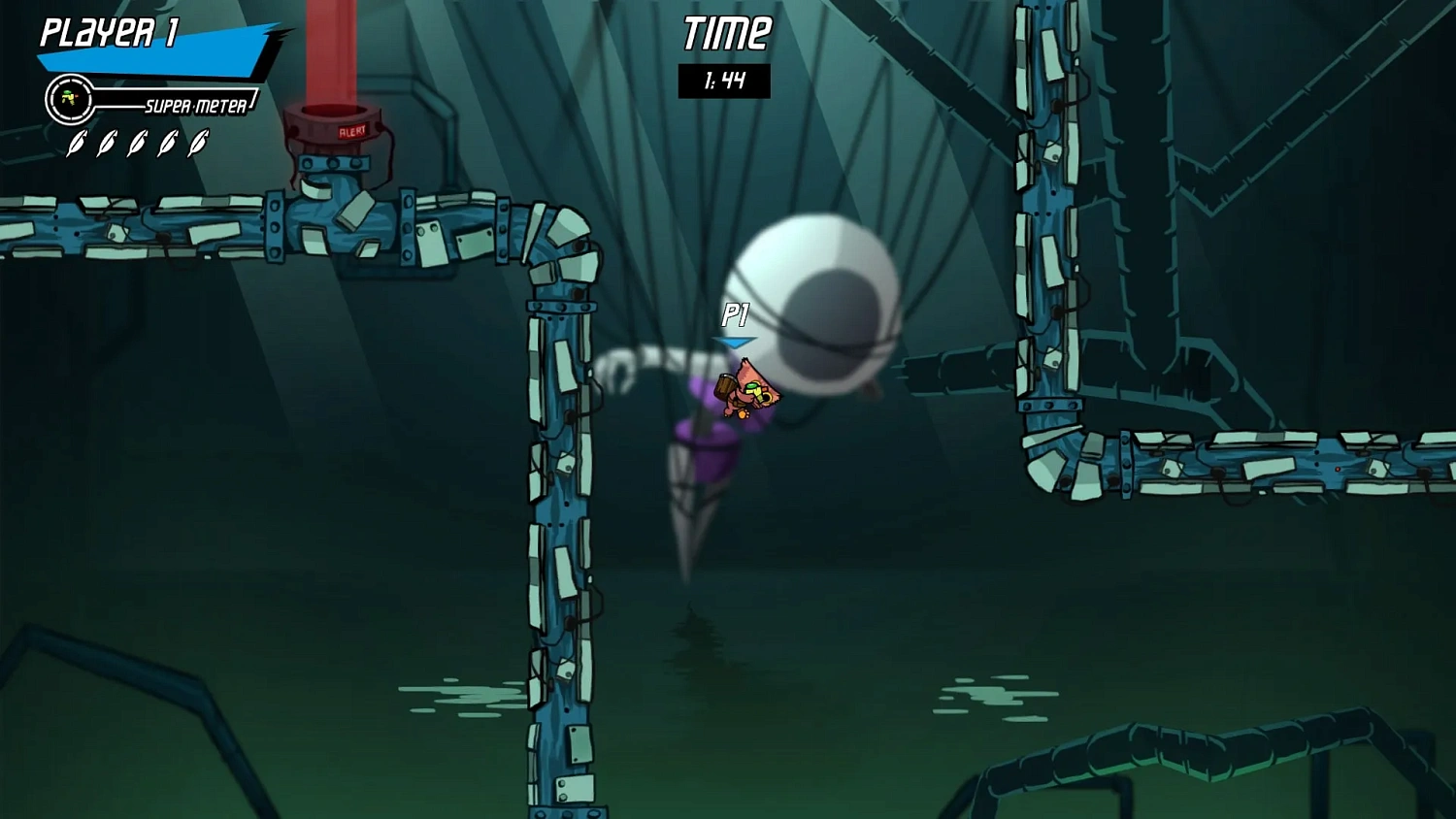
Task: Click the downward arrow beneath the P1 label
Action: 737,340
